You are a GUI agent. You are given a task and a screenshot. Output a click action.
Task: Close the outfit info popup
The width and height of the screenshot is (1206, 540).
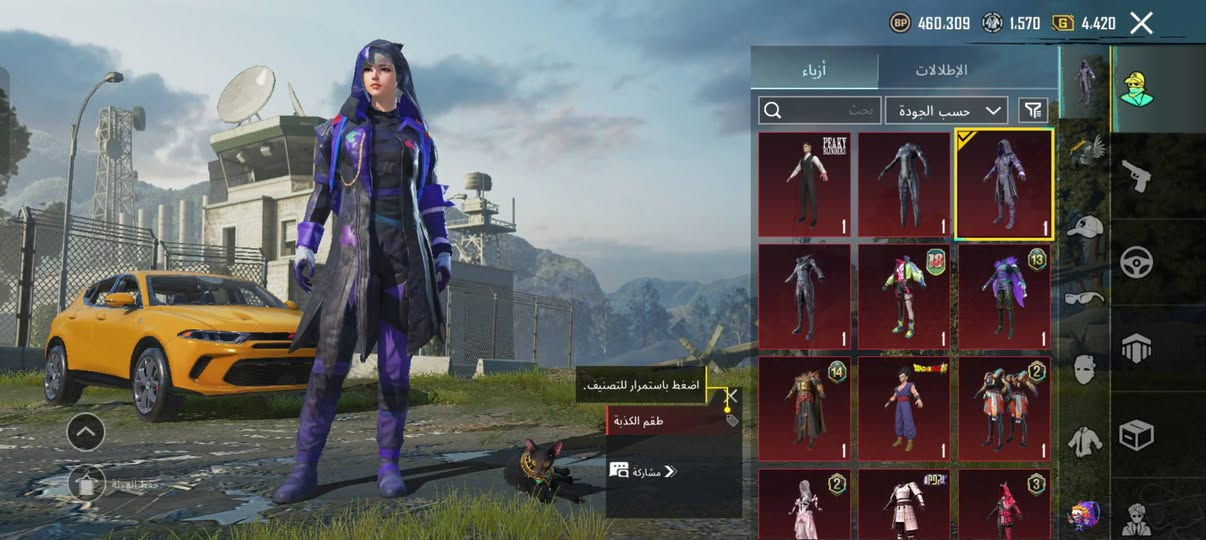point(732,396)
